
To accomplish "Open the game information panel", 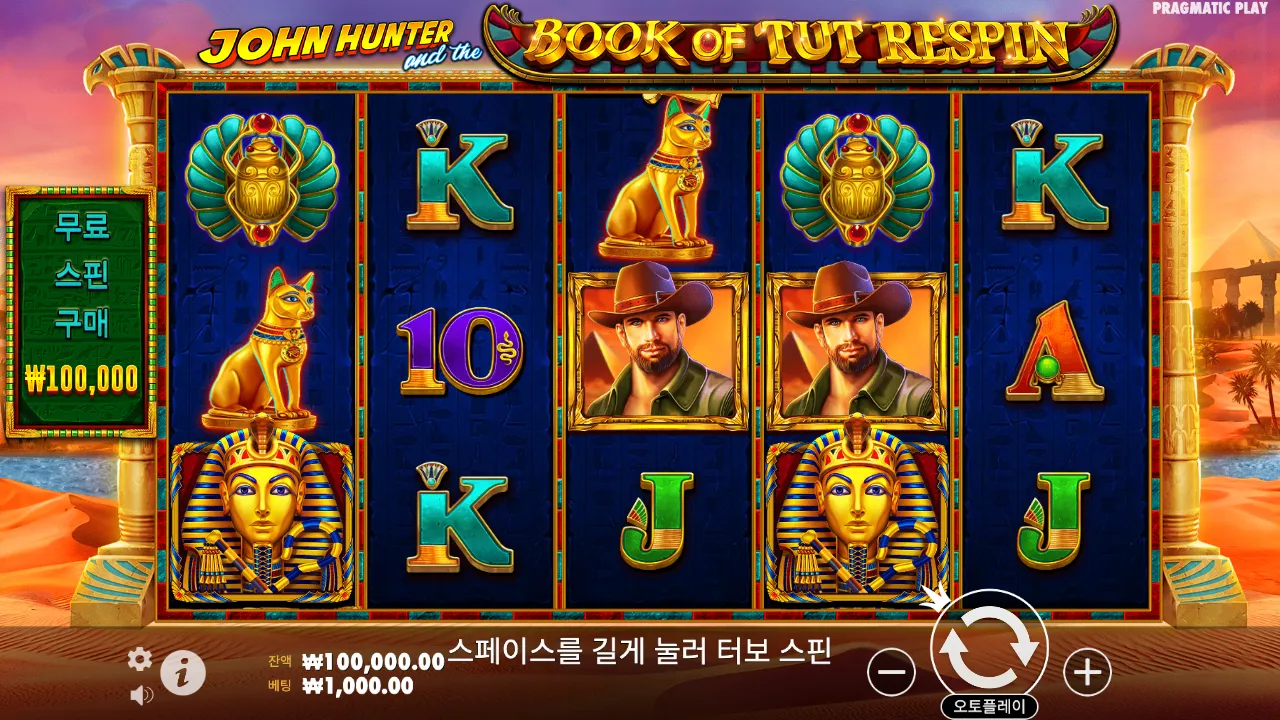I will click(180, 672).
